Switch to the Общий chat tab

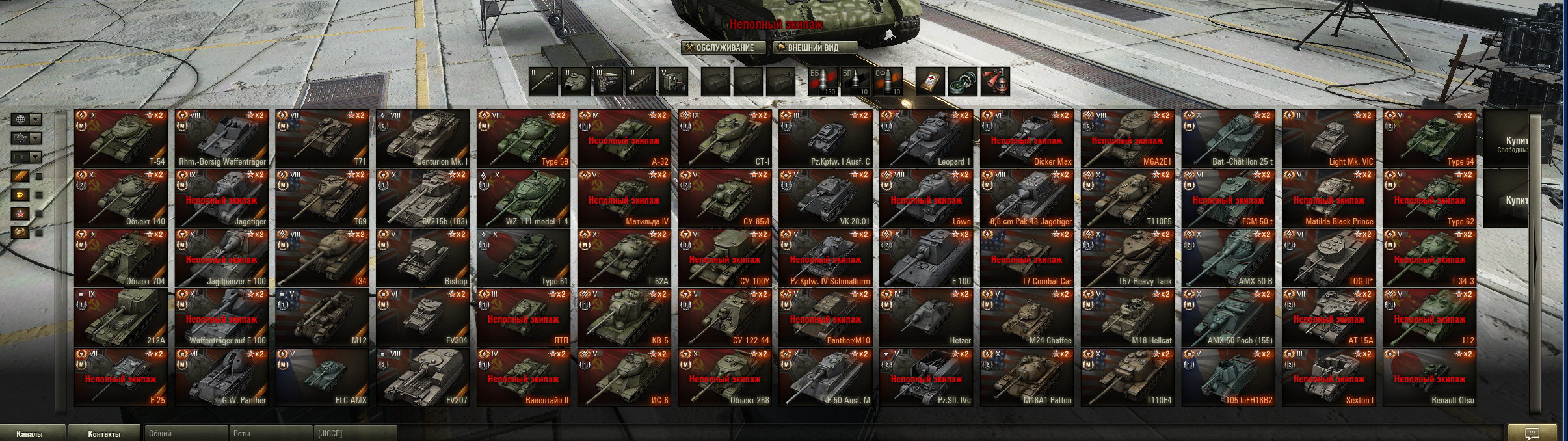click(185, 434)
